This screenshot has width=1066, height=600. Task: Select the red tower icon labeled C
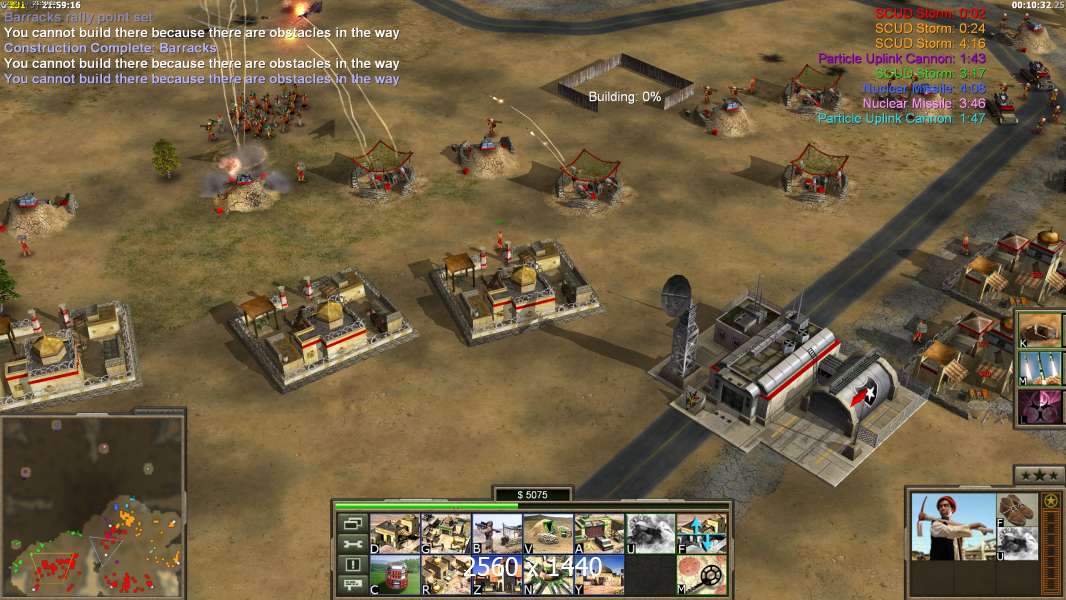pos(395,574)
